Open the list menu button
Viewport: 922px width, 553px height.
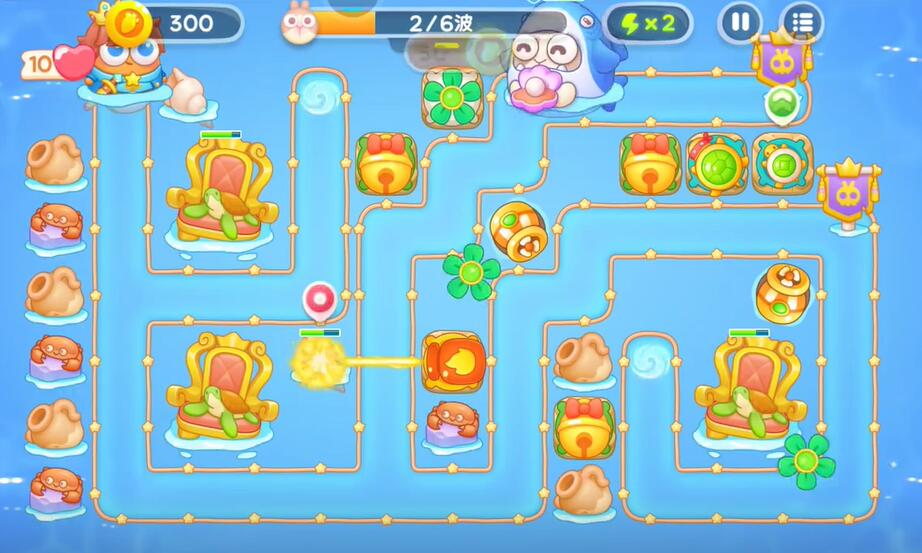(801, 22)
